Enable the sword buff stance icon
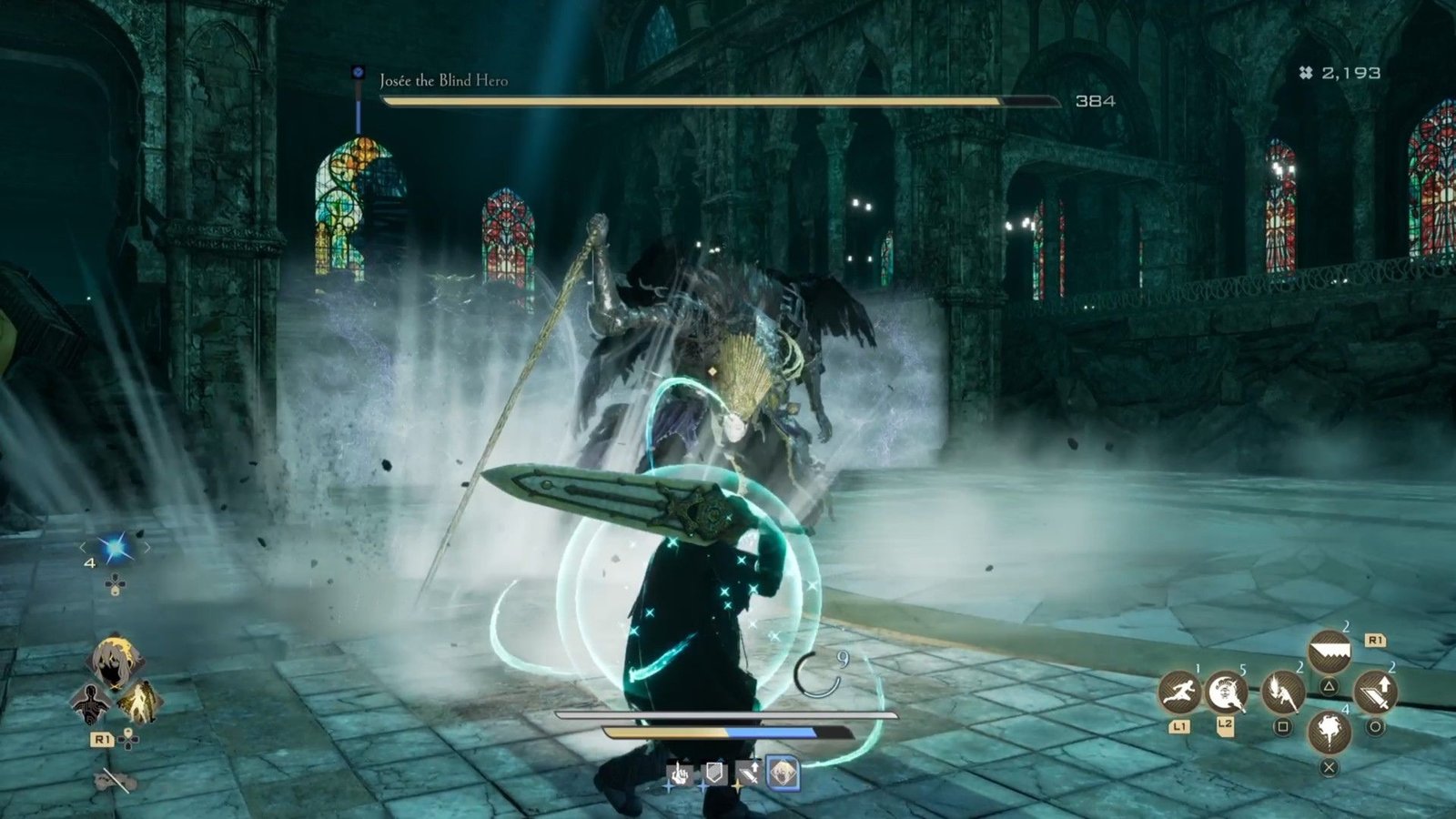Viewport: 1456px width, 819px height. [x=748, y=773]
